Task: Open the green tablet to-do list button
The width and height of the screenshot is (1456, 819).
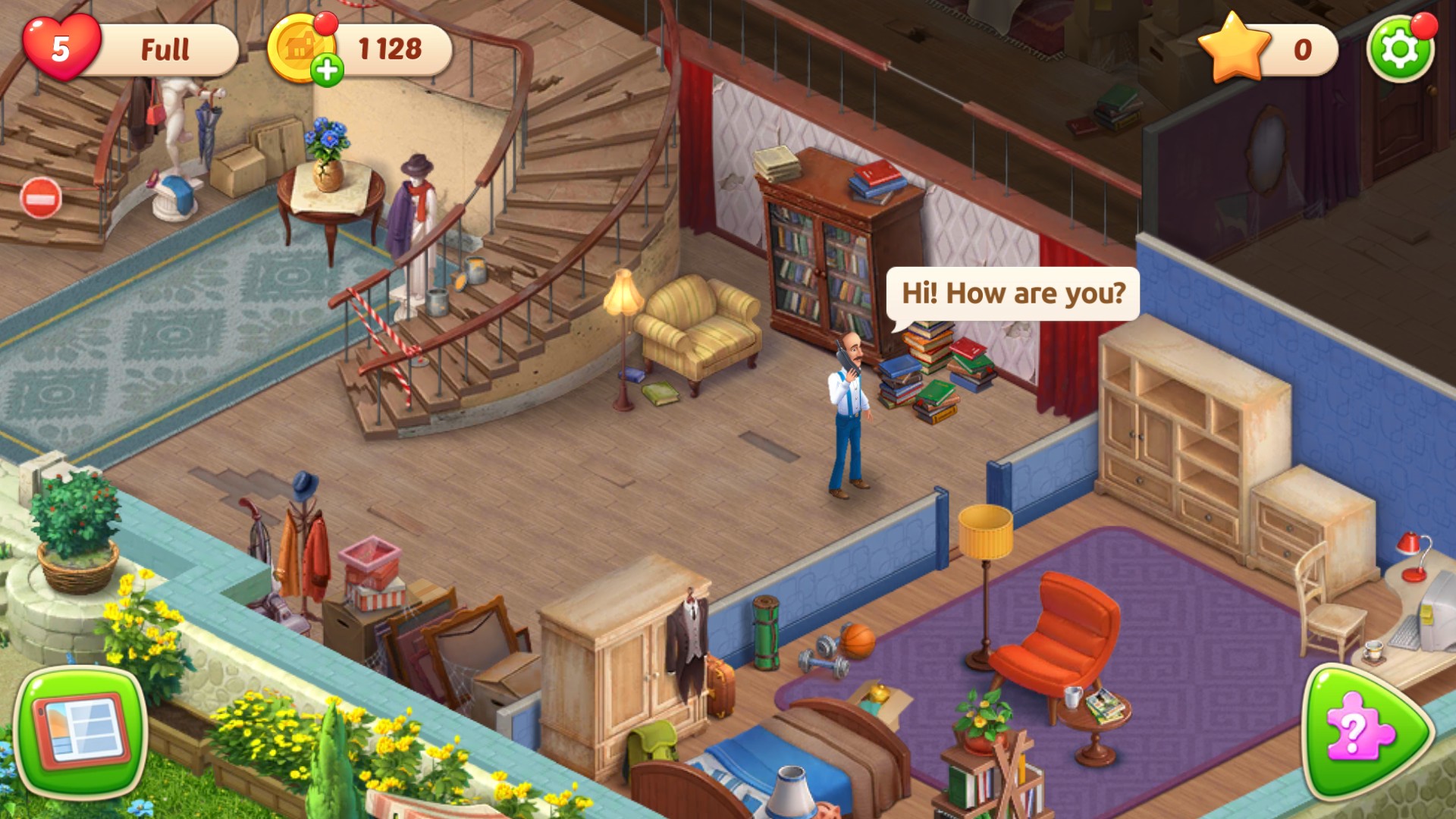Action: coord(80,731)
